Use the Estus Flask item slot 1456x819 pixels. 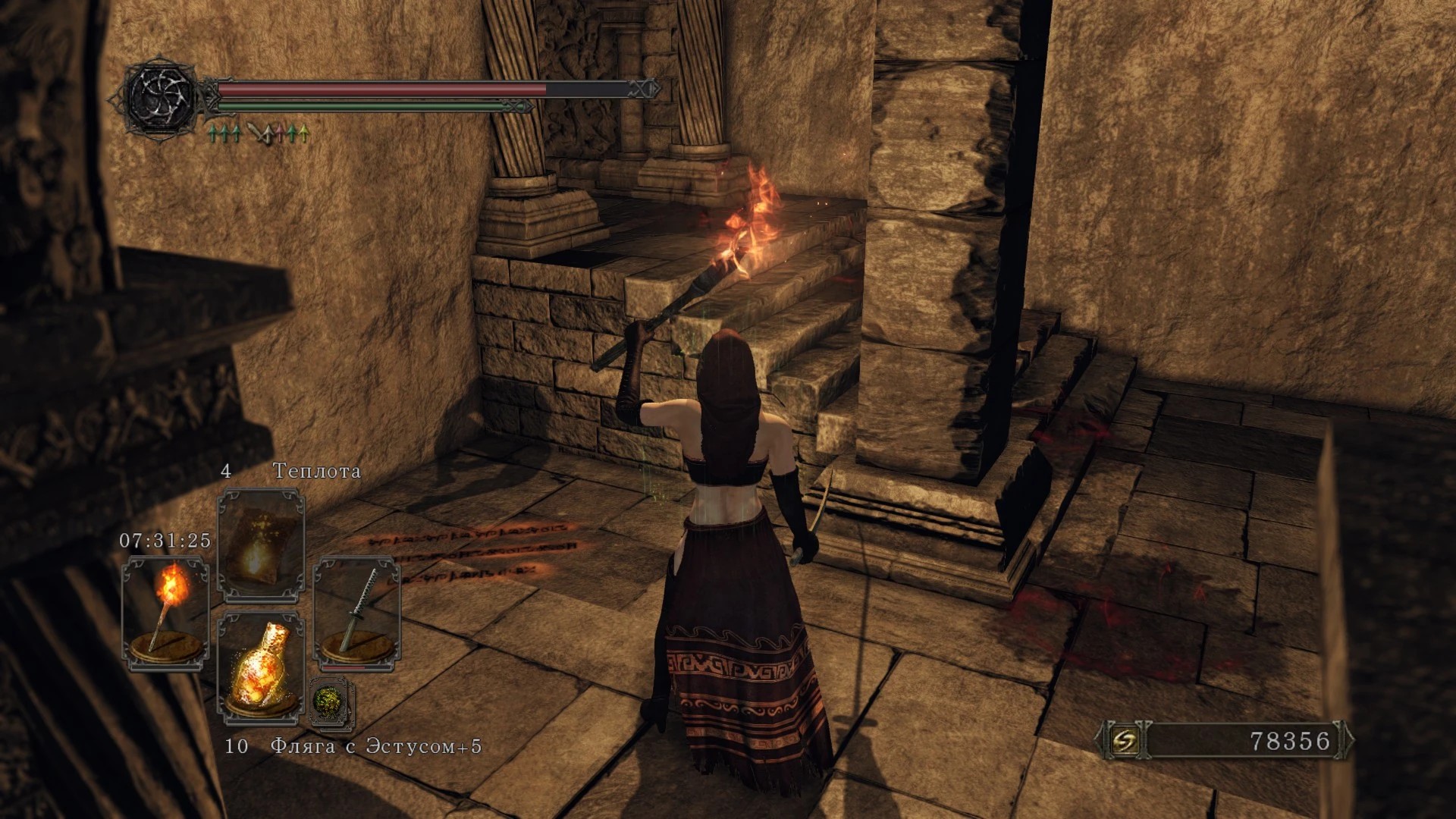tap(261, 666)
